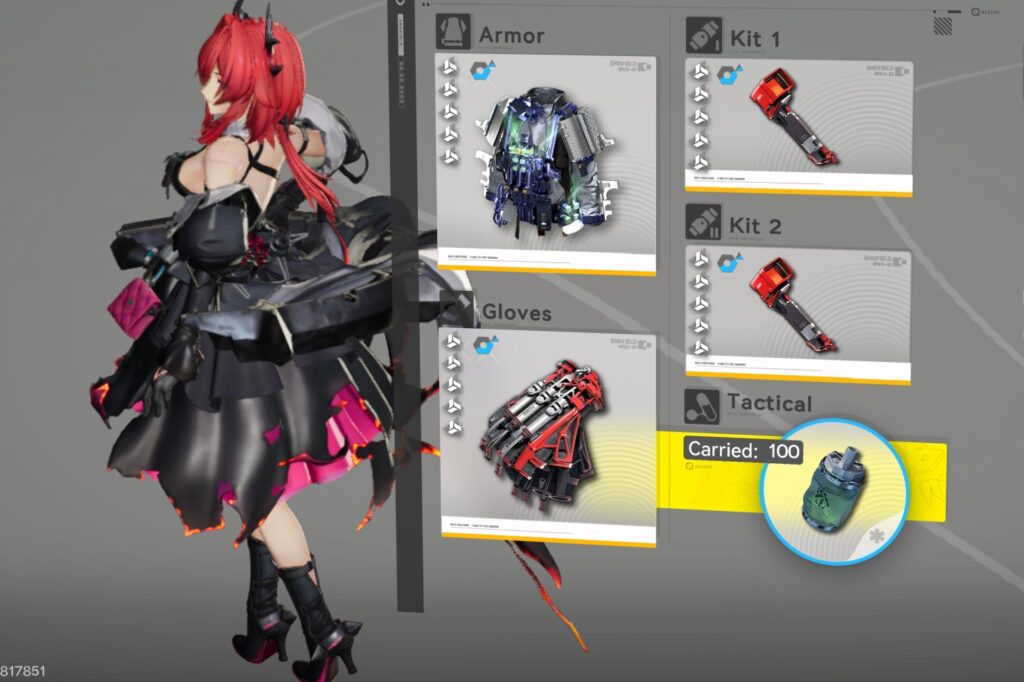Open the Armor equipment slot
The width and height of the screenshot is (1024, 682).
point(546,165)
